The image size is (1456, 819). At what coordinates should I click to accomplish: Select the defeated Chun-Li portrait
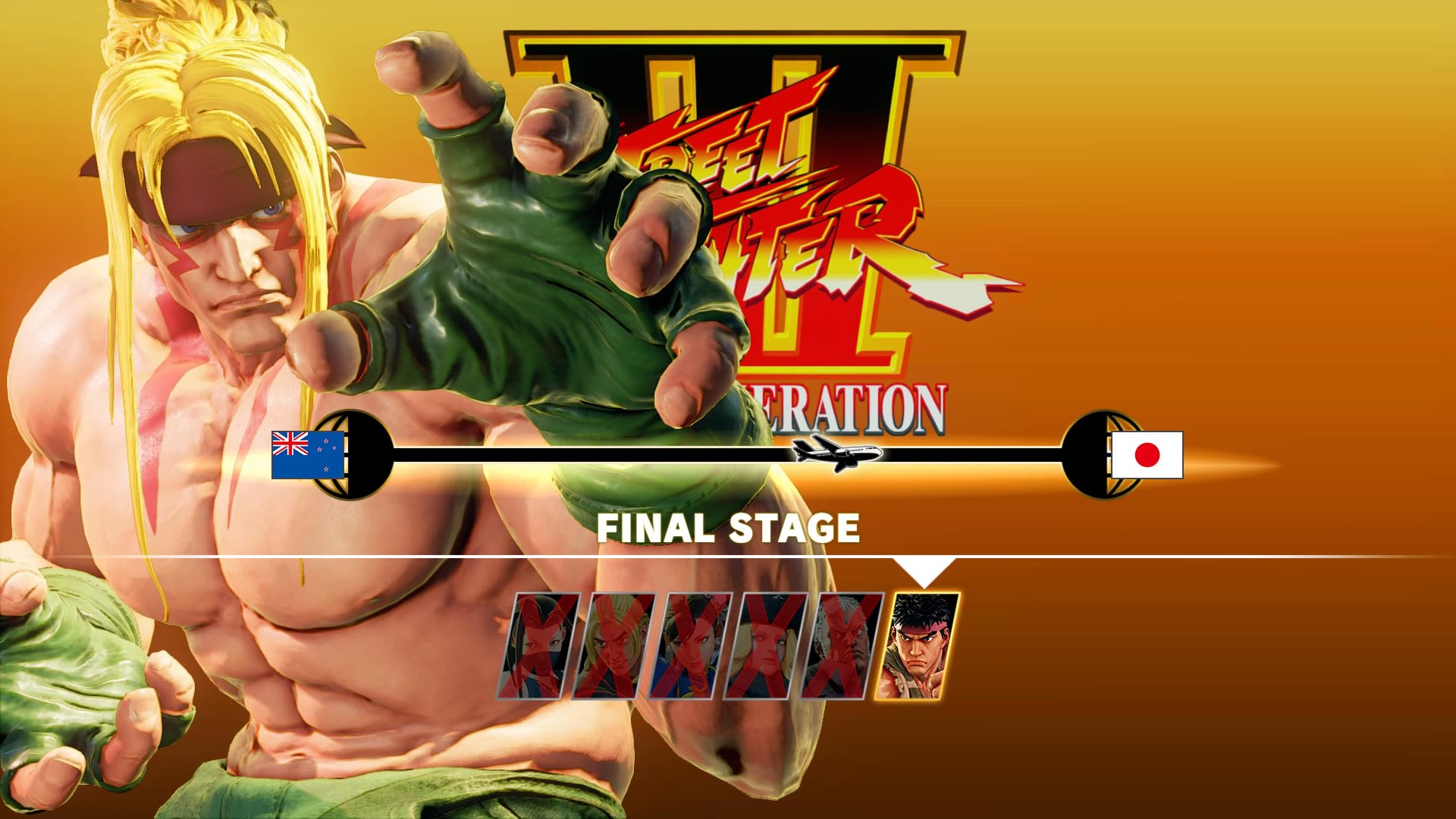click(x=694, y=645)
